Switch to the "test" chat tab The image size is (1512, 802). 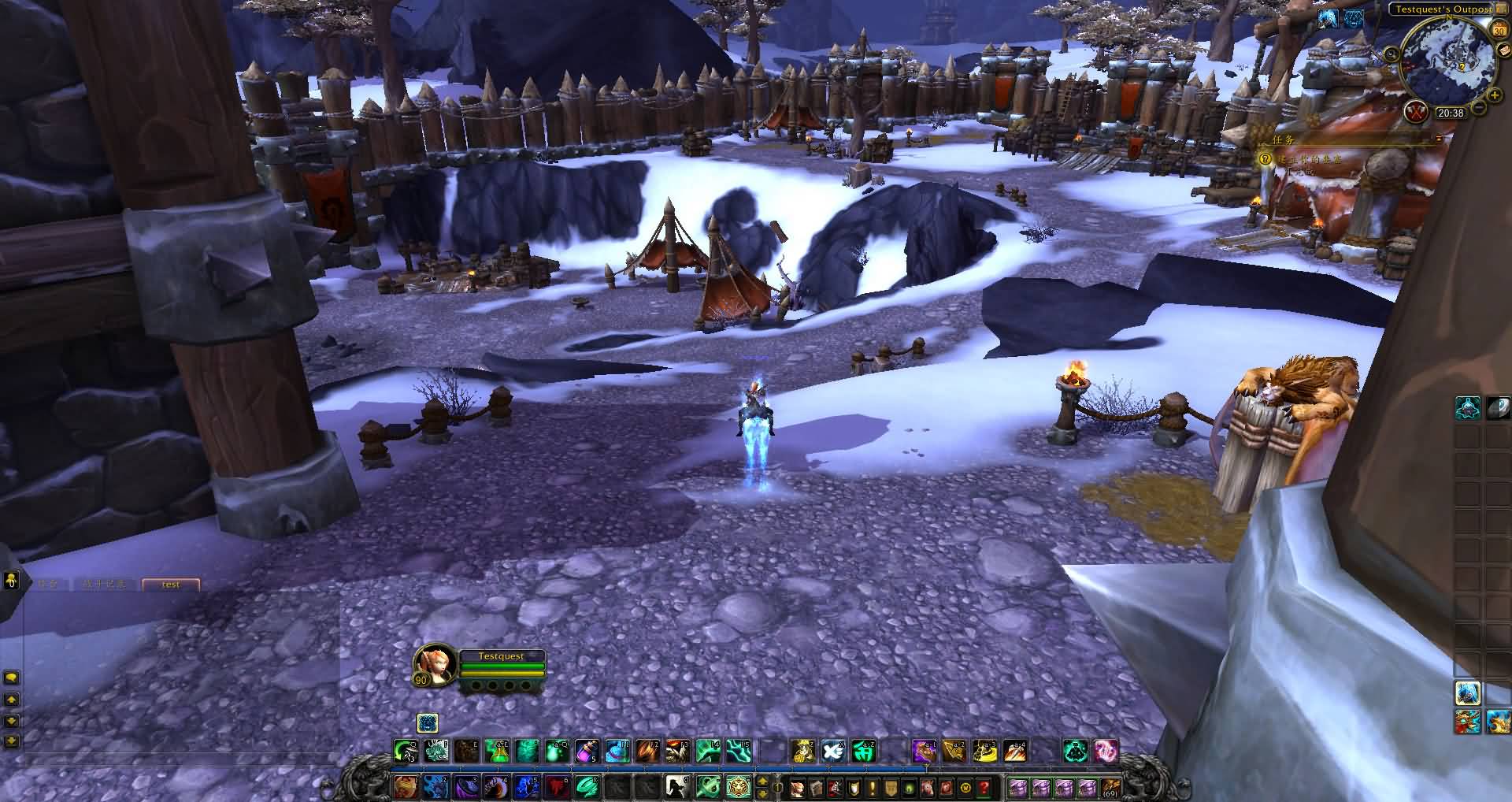[x=171, y=585]
